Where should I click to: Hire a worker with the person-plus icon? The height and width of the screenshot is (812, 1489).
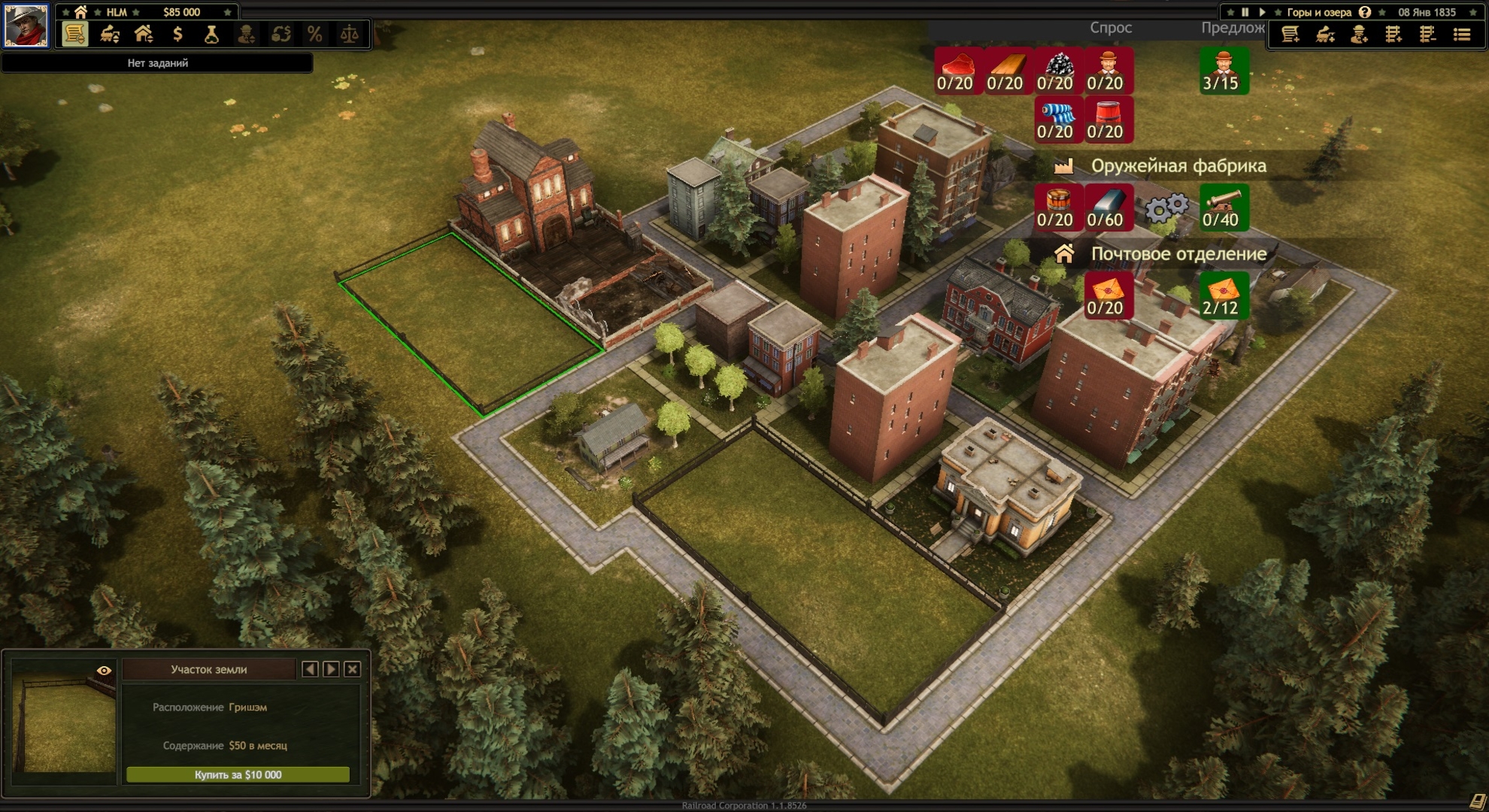1359,35
